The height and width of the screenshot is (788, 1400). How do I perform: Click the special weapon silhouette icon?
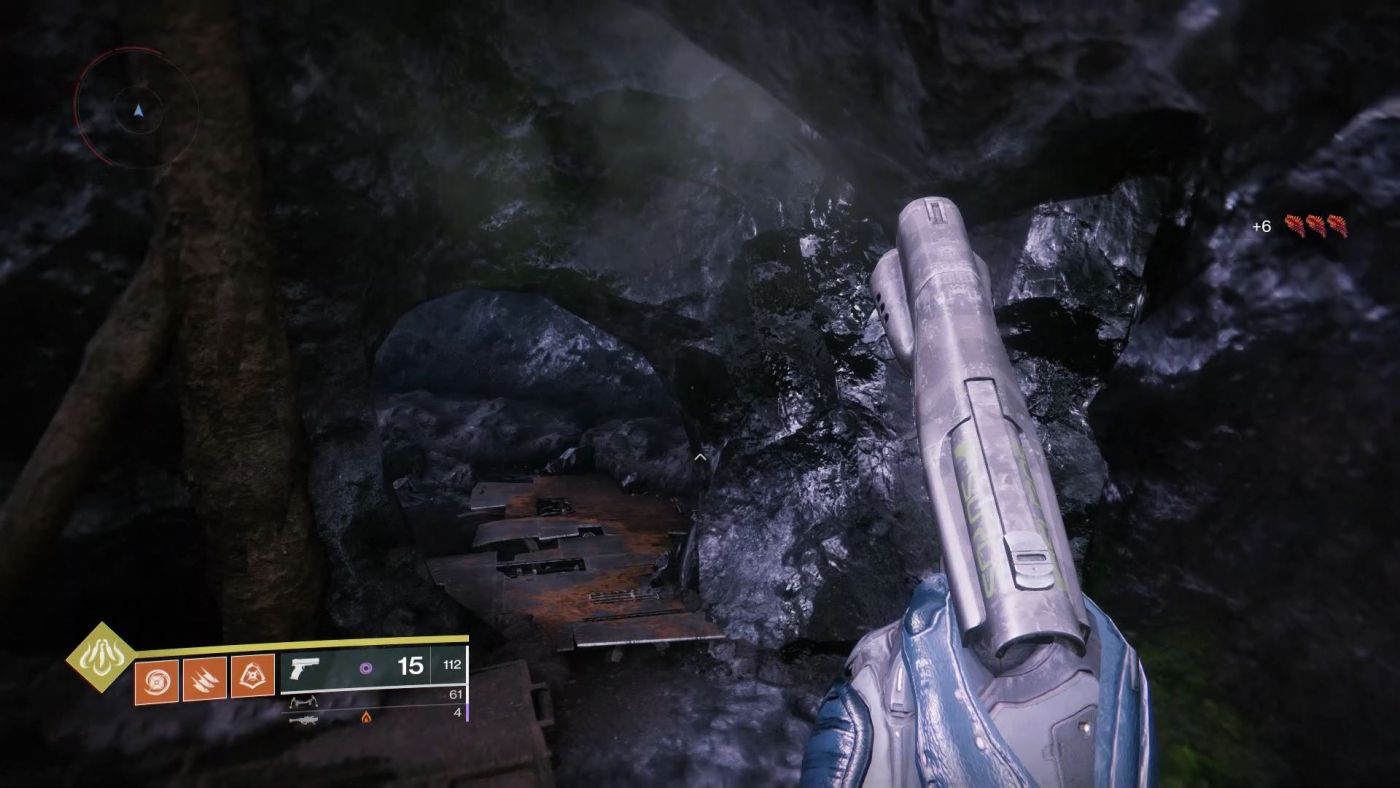(x=305, y=701)
